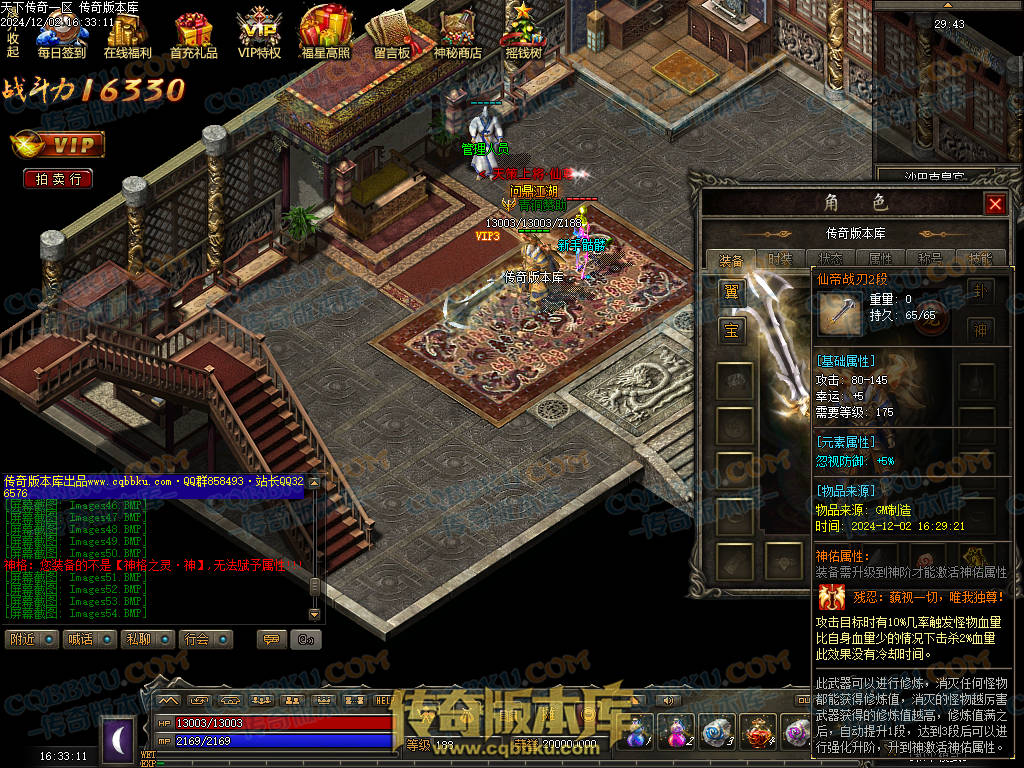Close the 角色 character panel
Viewport: 1024px width, 768px height.
pos(995,205)
